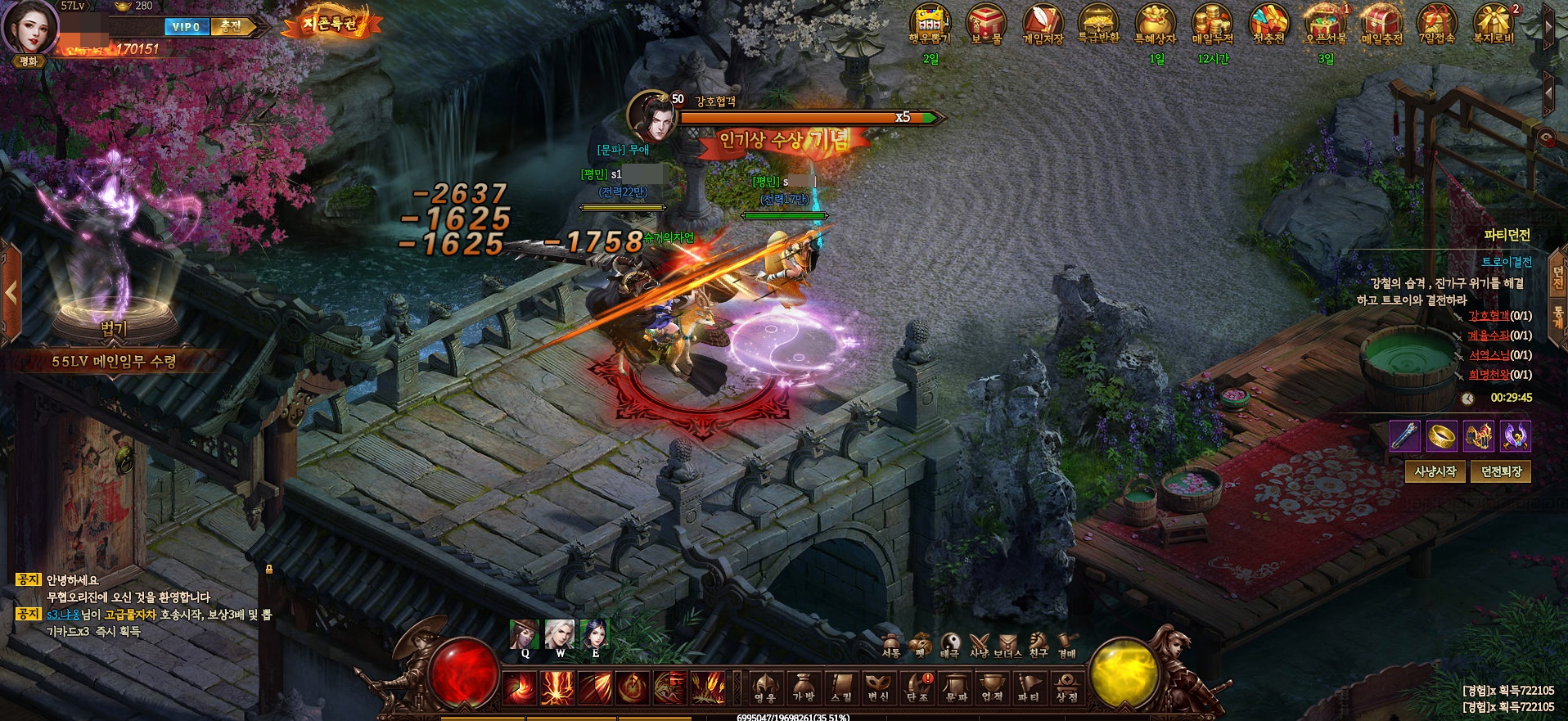
Task: Select the gold ring reward slot
Action: (x=1441, y=436)
